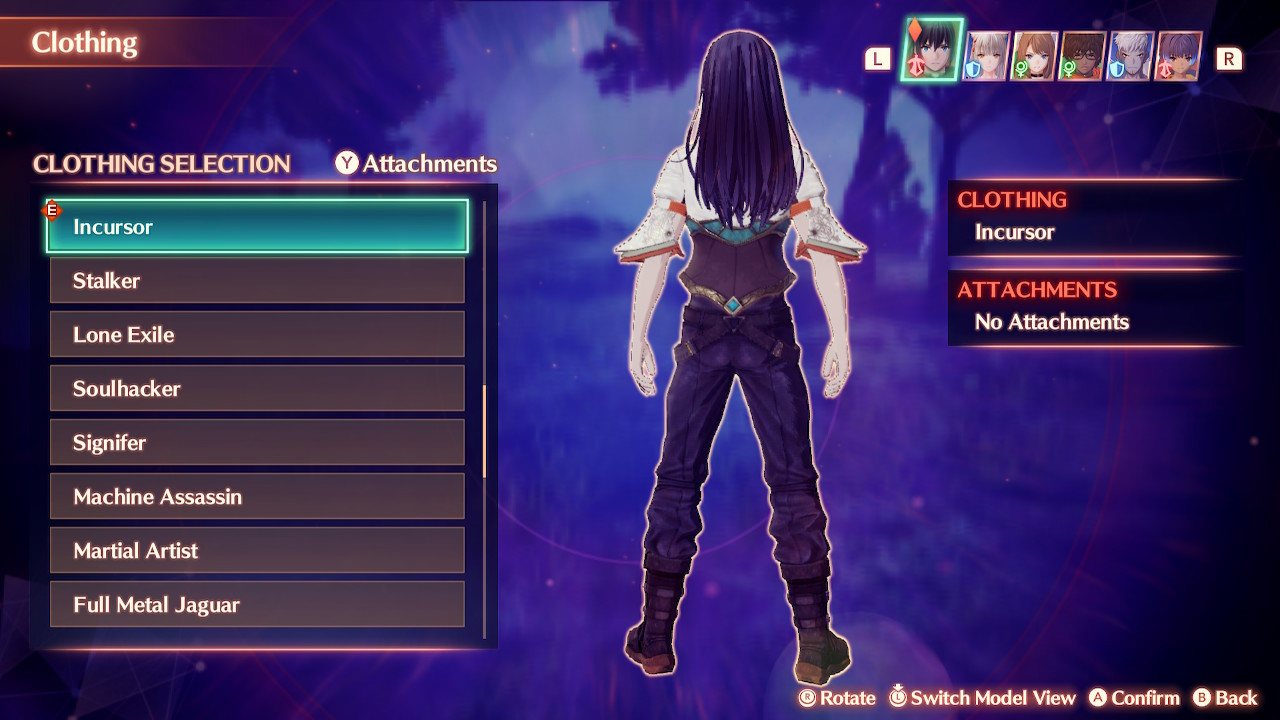Select the Incursor outfit
The height and width of the screenshot is (720, 1280).
(257, 226)
